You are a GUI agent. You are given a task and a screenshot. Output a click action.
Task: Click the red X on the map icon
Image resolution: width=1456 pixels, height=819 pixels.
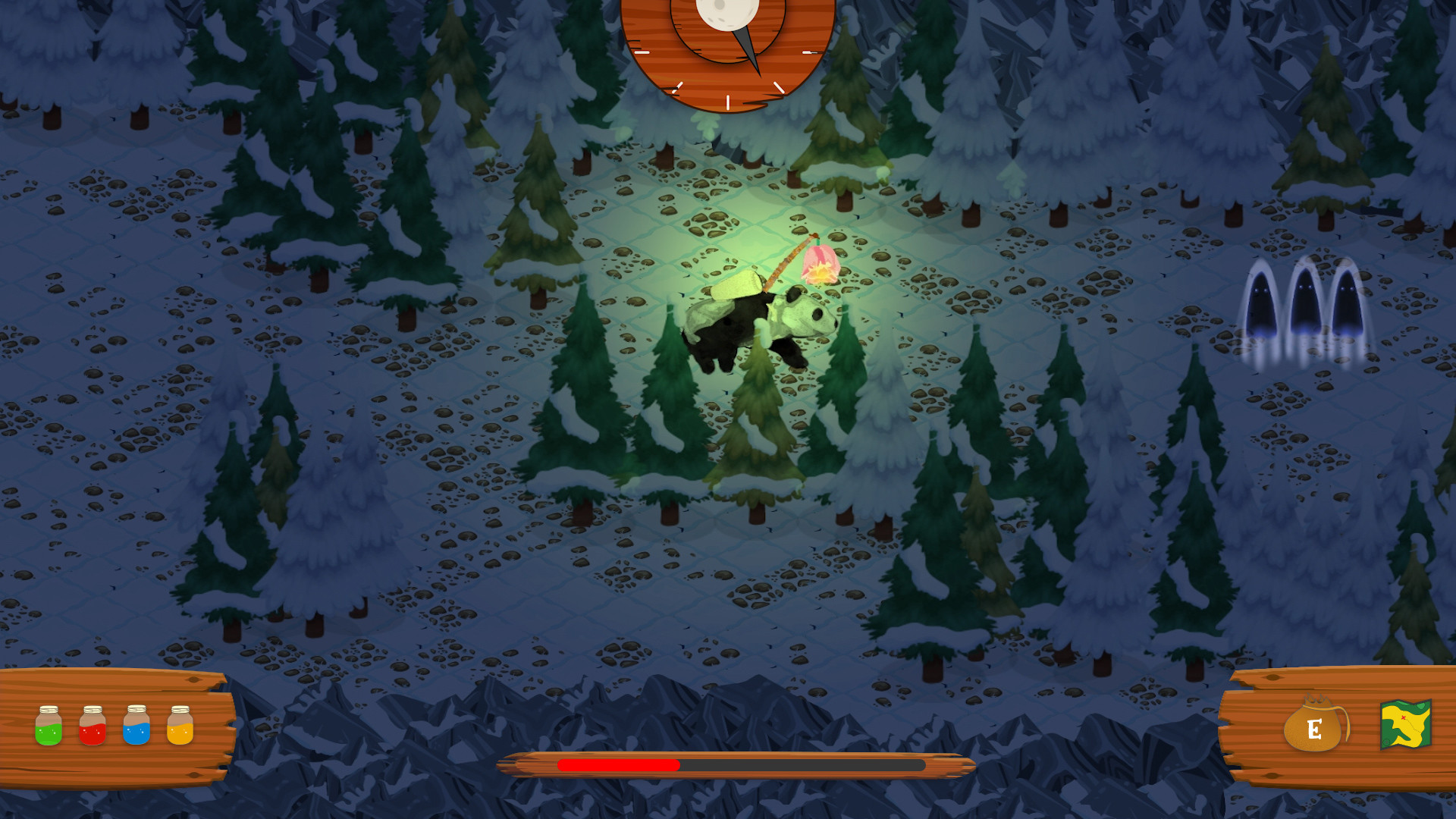(x=1403, y=717)
